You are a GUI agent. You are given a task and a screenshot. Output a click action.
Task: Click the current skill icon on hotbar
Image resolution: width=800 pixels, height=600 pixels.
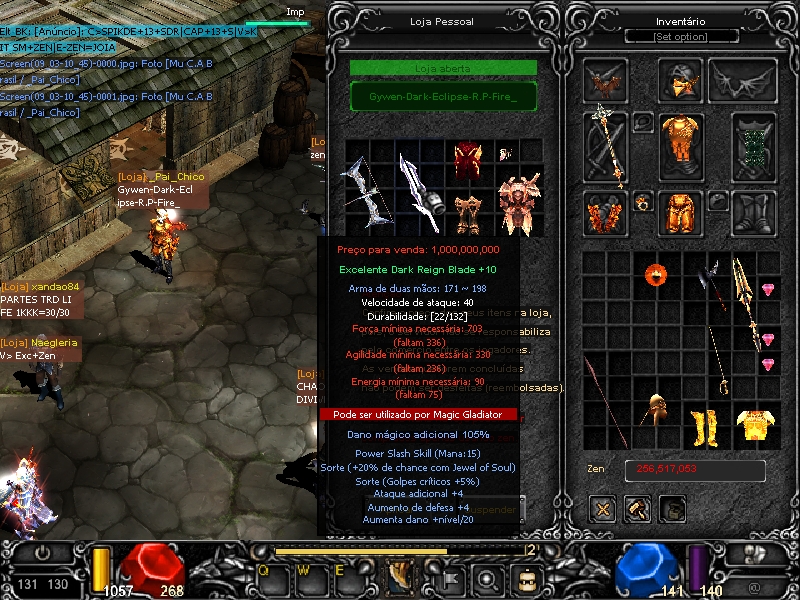(400, 577)
